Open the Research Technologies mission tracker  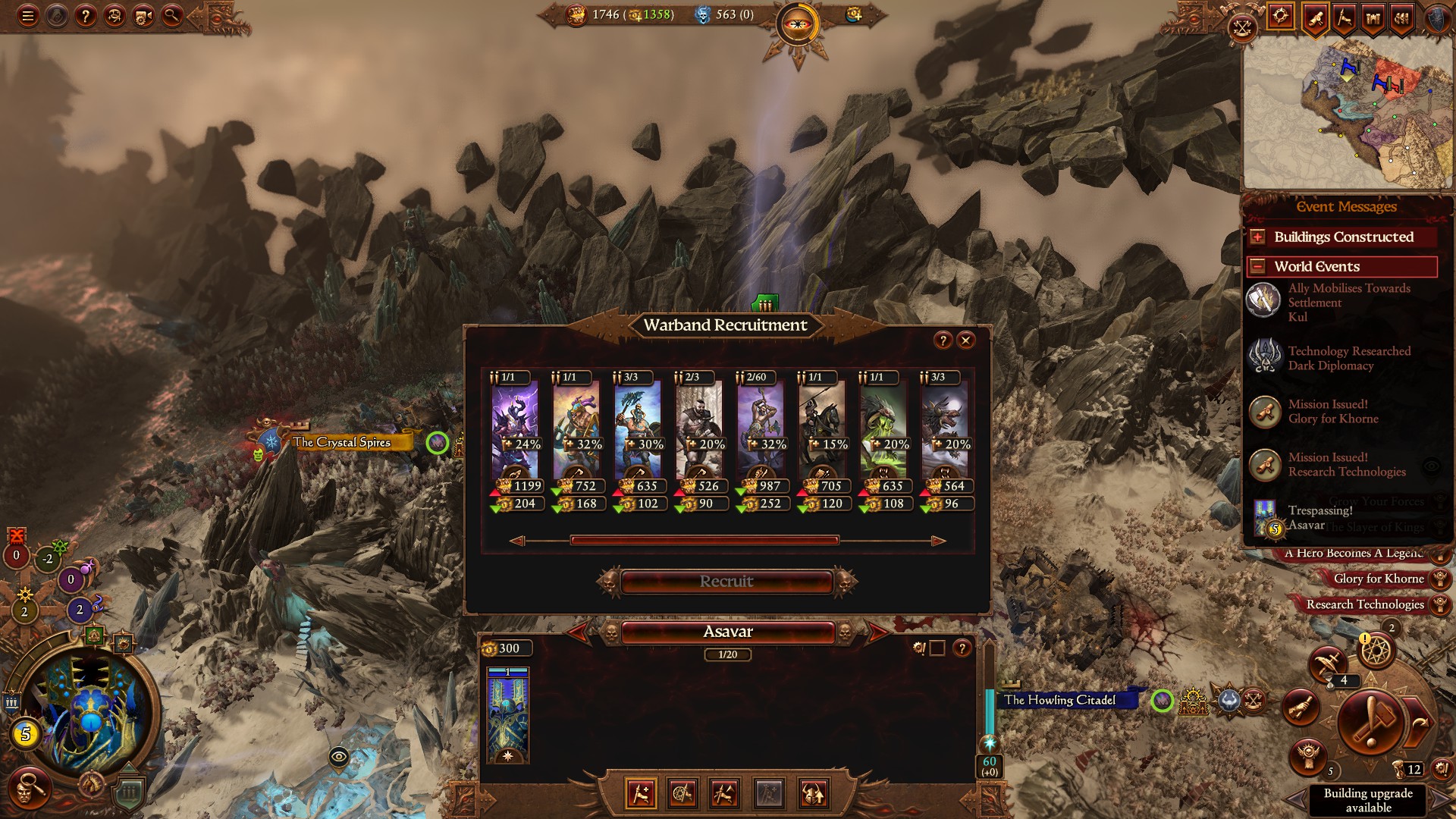1364,604
